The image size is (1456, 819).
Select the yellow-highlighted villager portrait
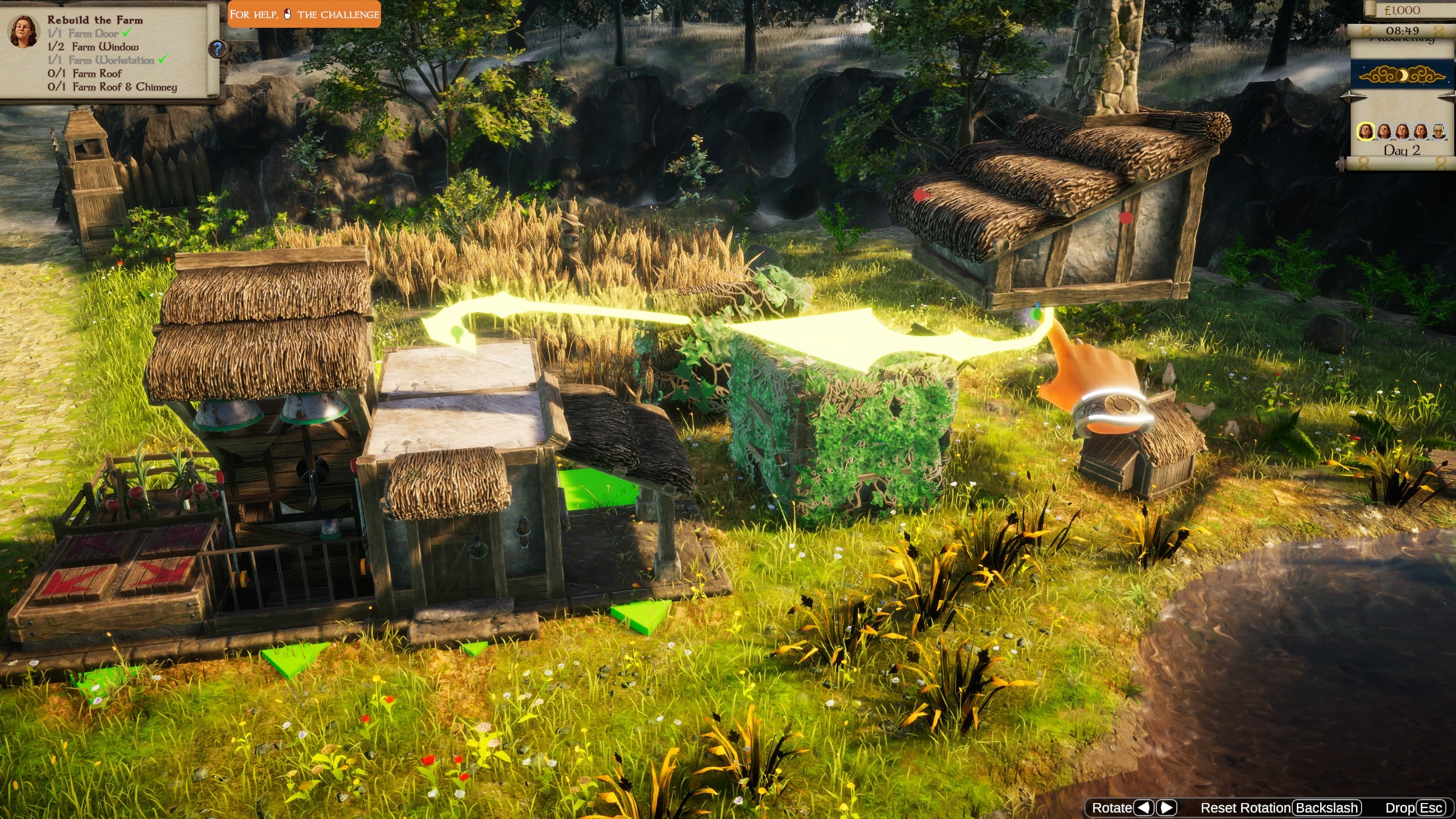tap(1365, 132)
